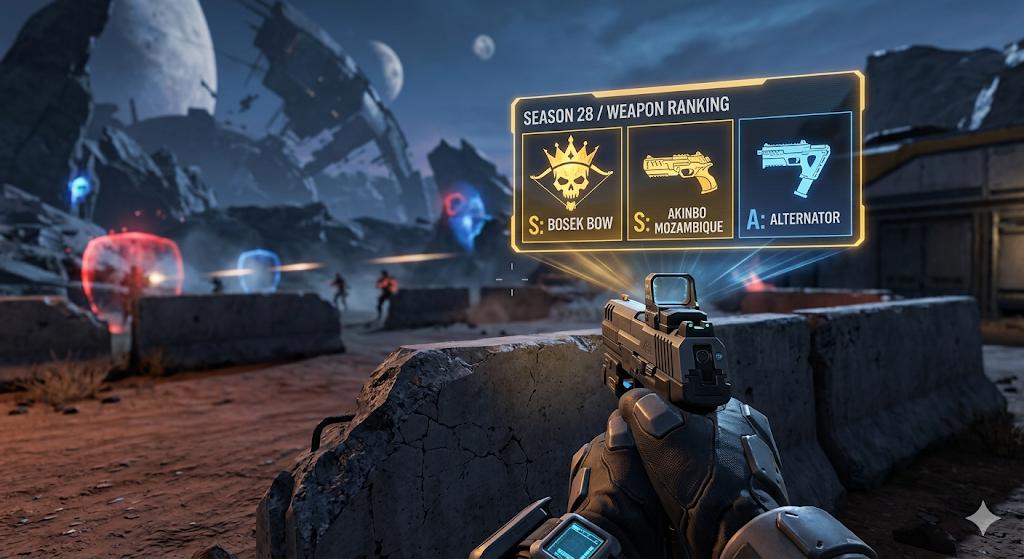1024x559 pixels.
Task: Pick the Alternator A-tier card
Action: (x=794, y=175)
